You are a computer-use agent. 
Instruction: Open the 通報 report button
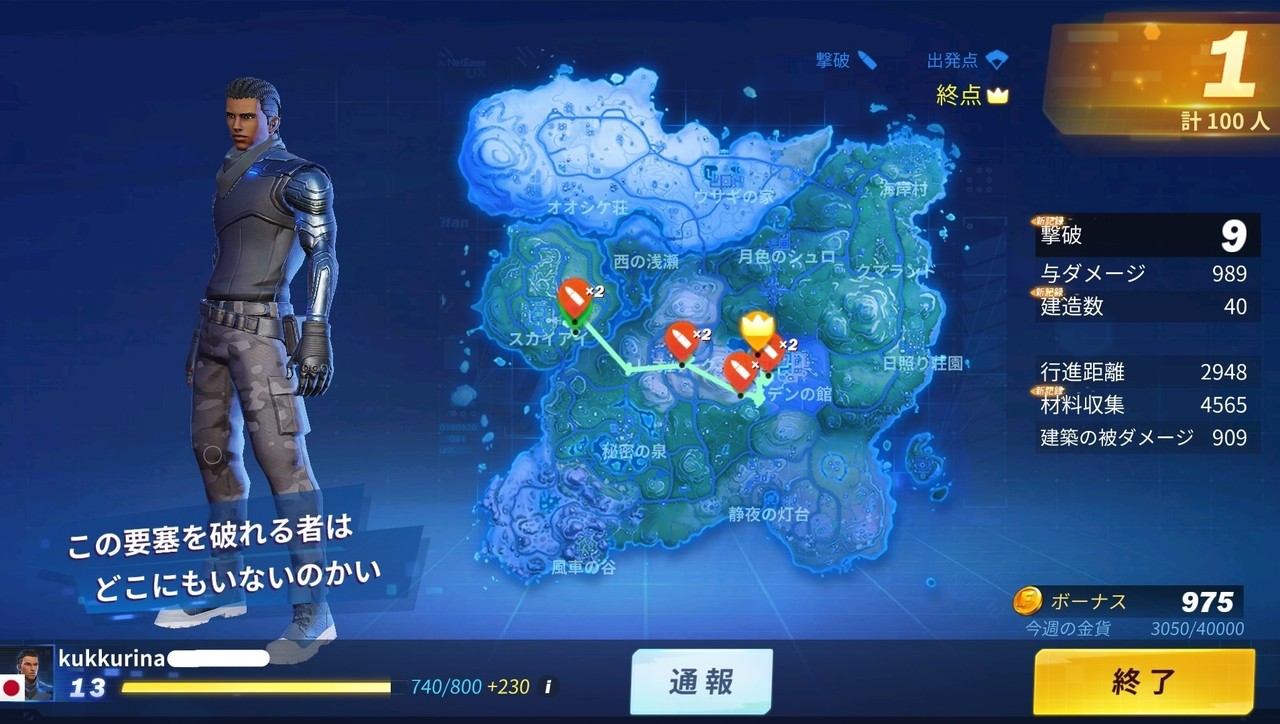pyautogui.click(x=701, y=682)
